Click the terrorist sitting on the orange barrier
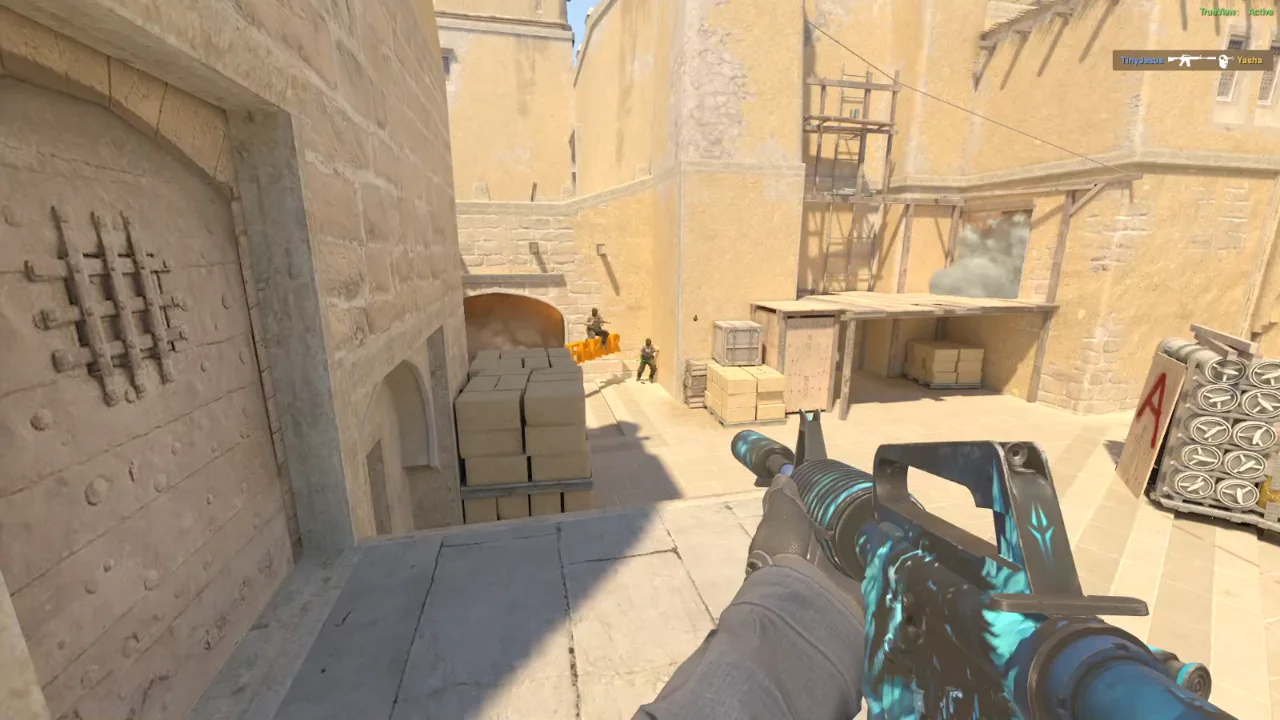Screen dimensions: 1280x720 coord(594,325)
